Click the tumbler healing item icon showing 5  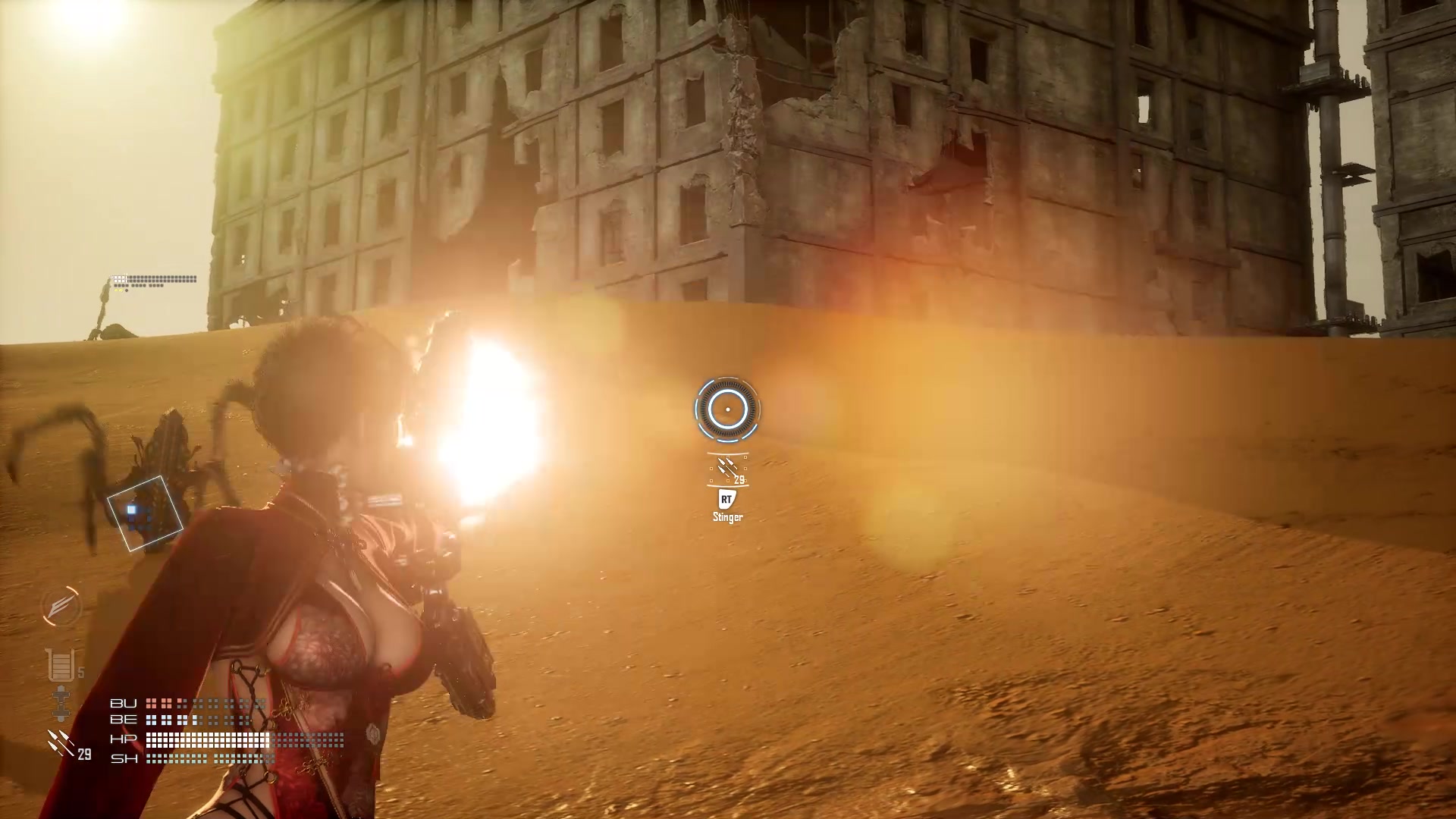click(x=61, y=666)
